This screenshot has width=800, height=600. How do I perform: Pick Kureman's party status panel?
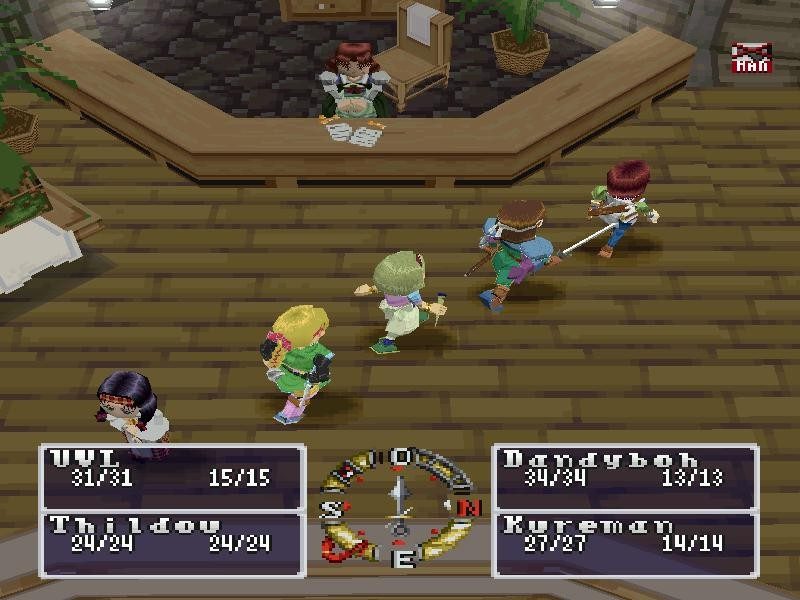tap(625, 542)
